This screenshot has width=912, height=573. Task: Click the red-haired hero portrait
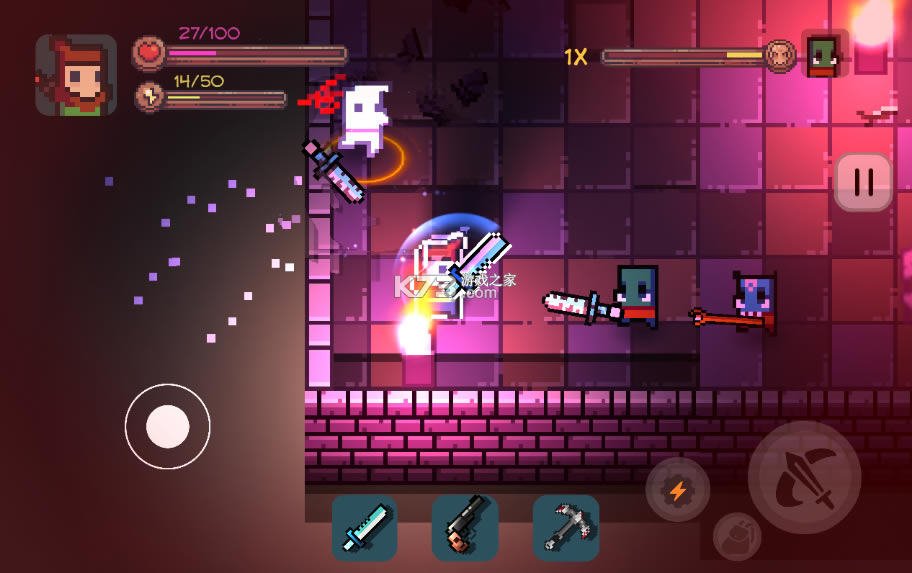(76, 75)
